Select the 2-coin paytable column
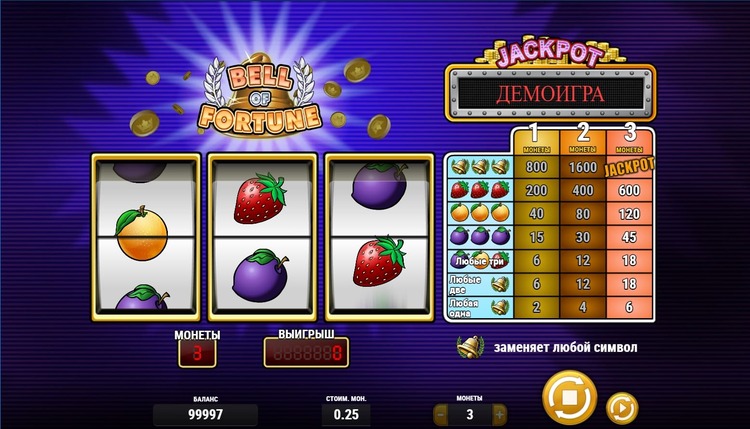 click(583, 140)
